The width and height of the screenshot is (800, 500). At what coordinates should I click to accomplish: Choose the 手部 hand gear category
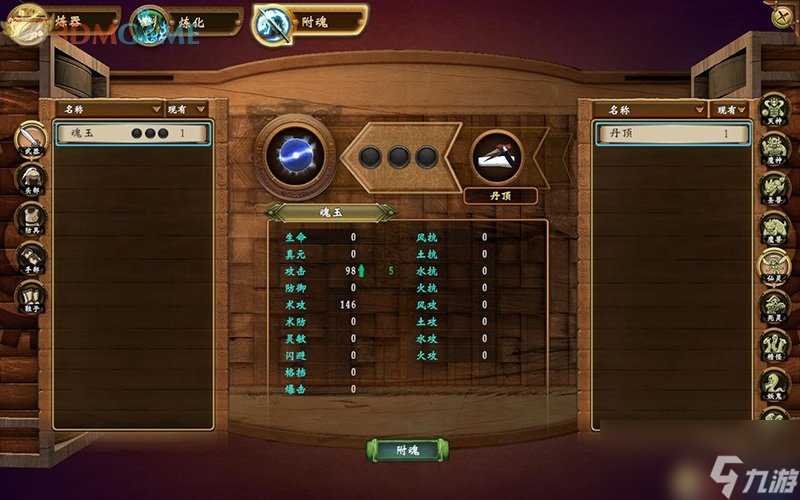point(31,259)
